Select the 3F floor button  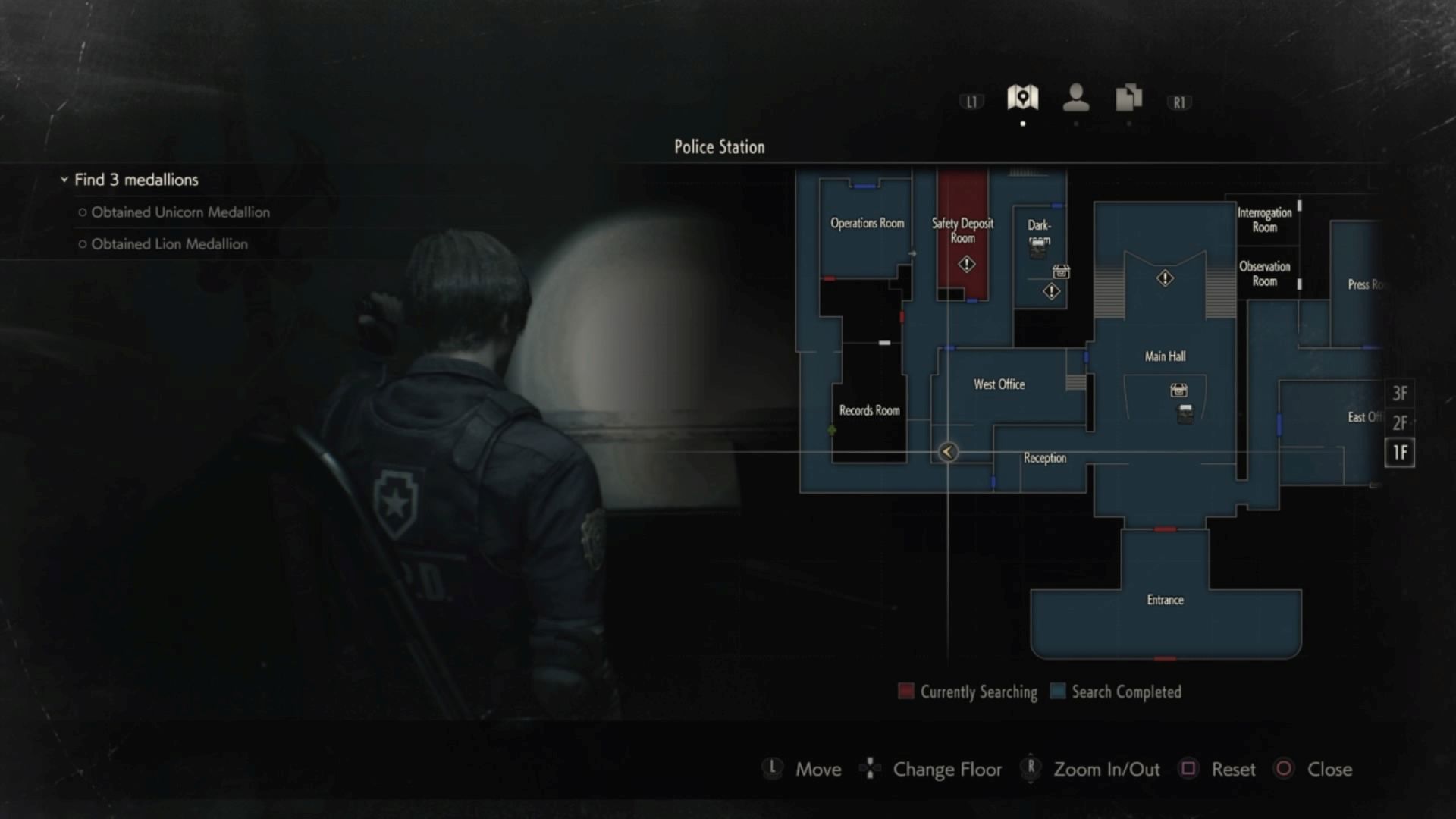pos(1399,394)
